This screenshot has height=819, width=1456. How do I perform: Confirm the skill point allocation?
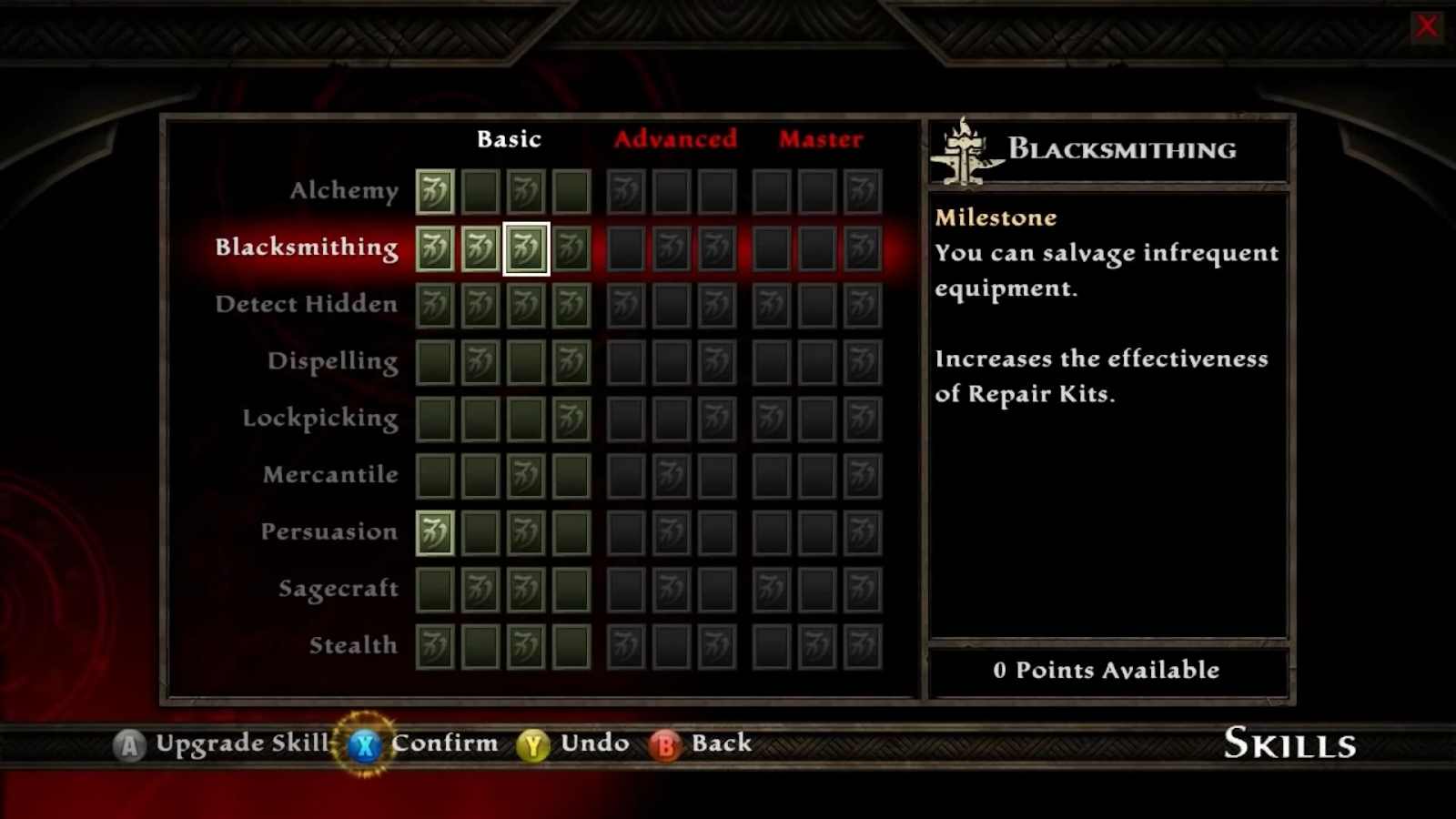[x=423, y=743]
